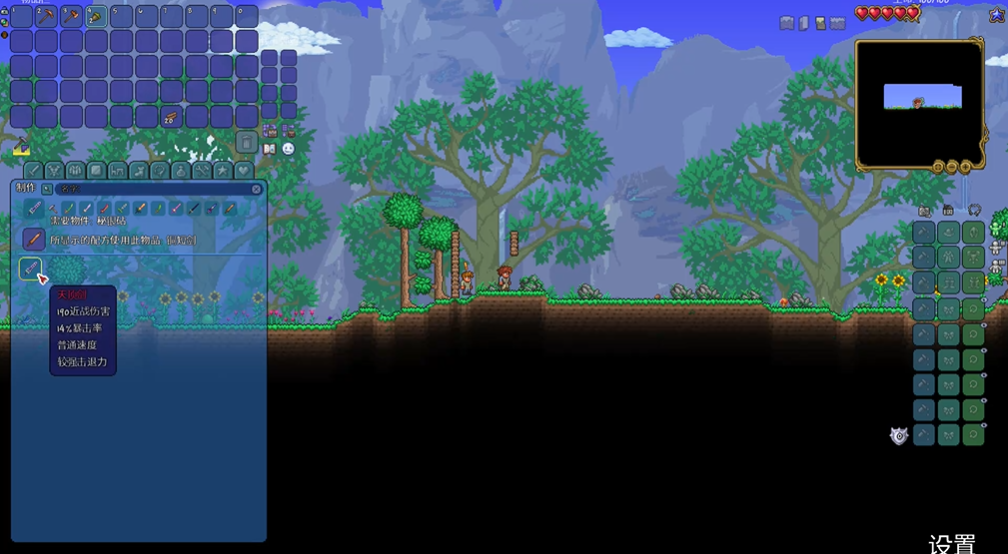
Task: Craft the selected sword recipe
Action: pos(30,268)
